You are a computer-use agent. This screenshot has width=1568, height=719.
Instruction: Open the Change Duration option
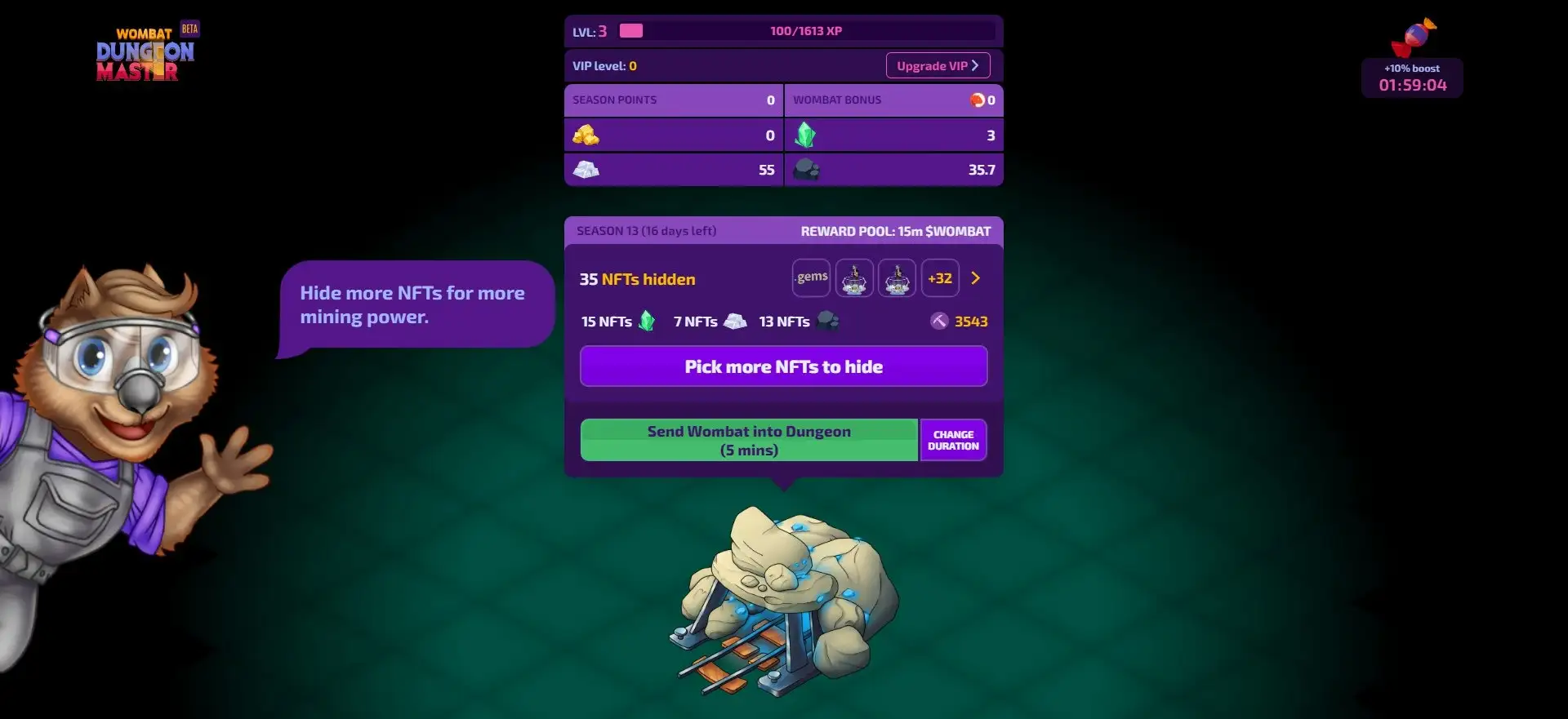coord(953,441)
